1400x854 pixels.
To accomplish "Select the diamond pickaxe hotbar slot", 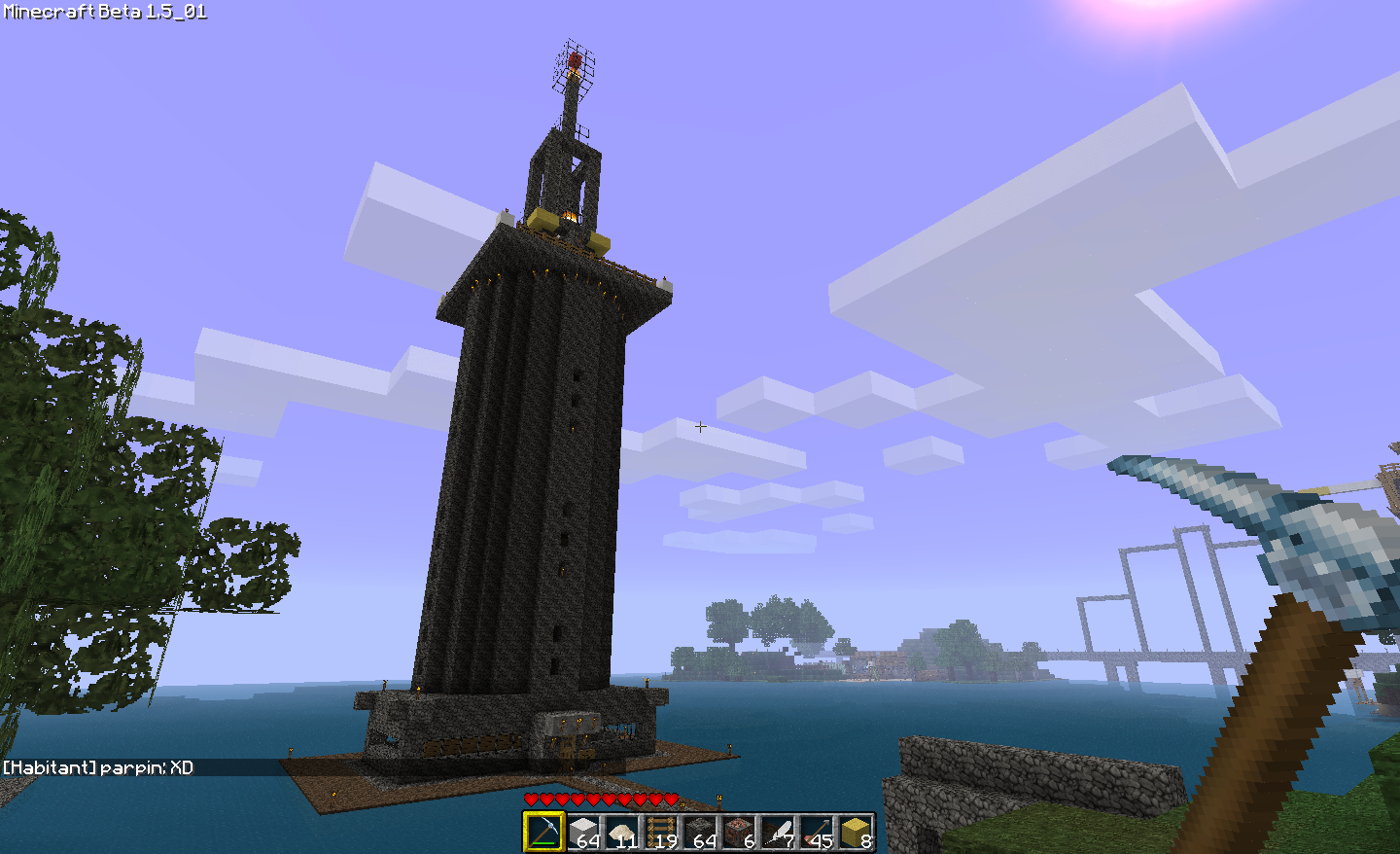I will 543,833.
